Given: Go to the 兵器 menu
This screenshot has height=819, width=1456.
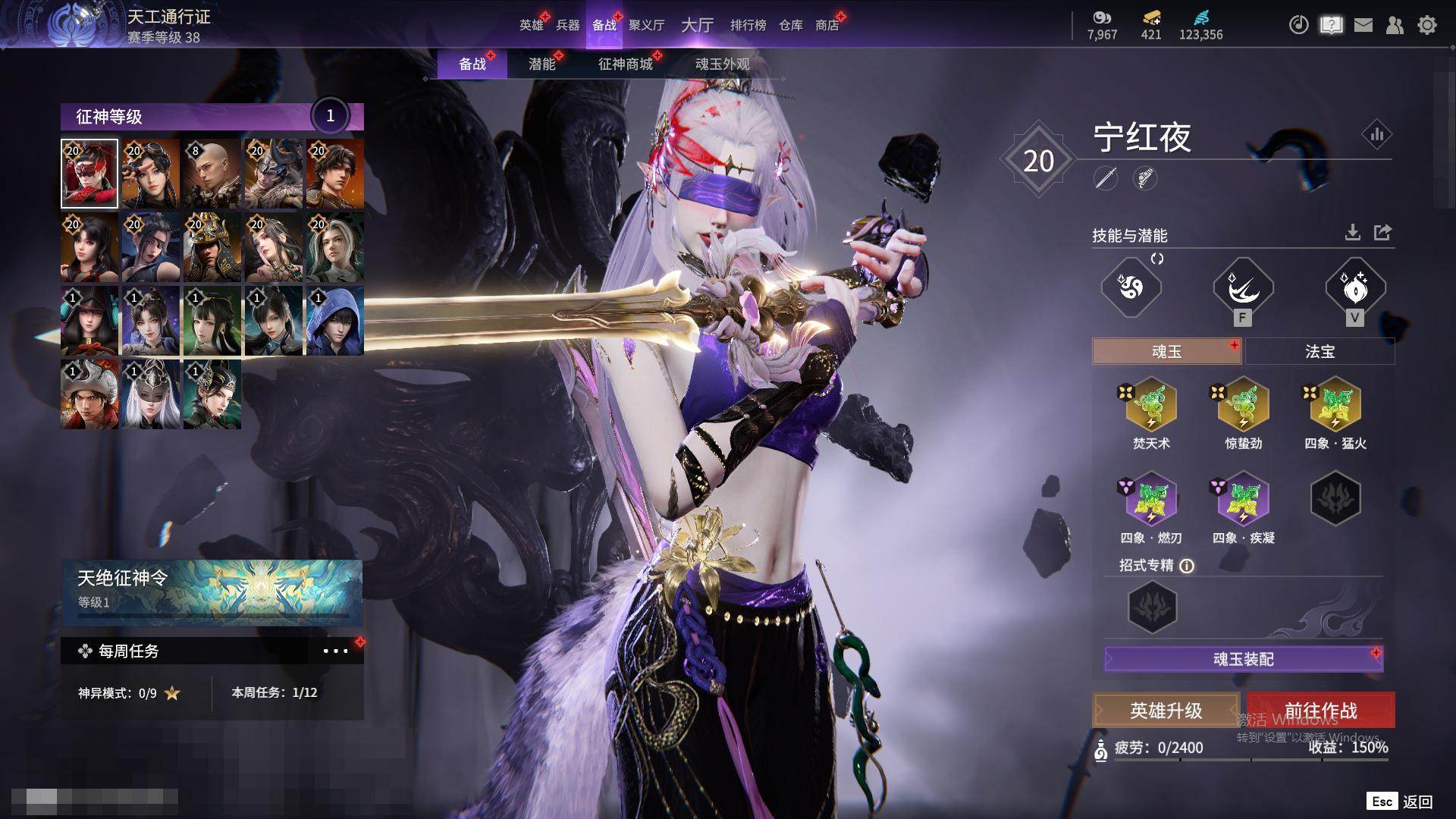Looking at the screenshot, I should pyautogui.click(x=567, y=25).
